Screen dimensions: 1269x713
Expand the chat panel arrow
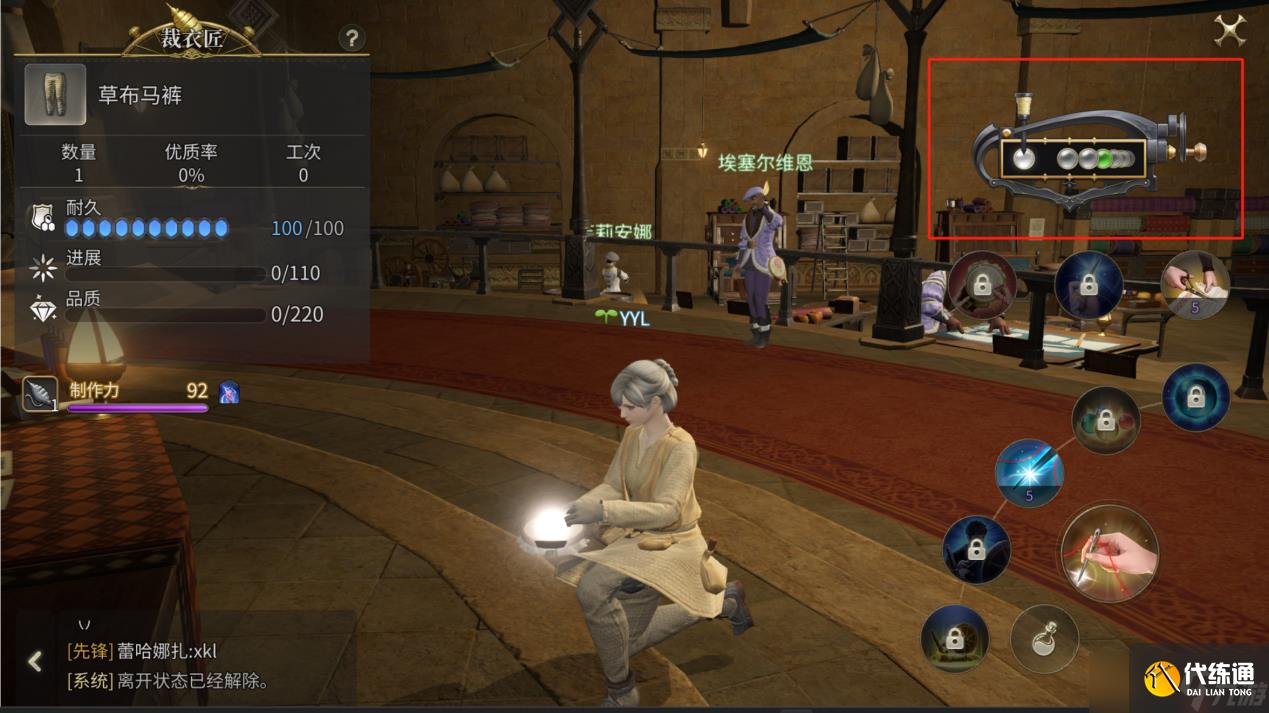click(x=35, y=661)
